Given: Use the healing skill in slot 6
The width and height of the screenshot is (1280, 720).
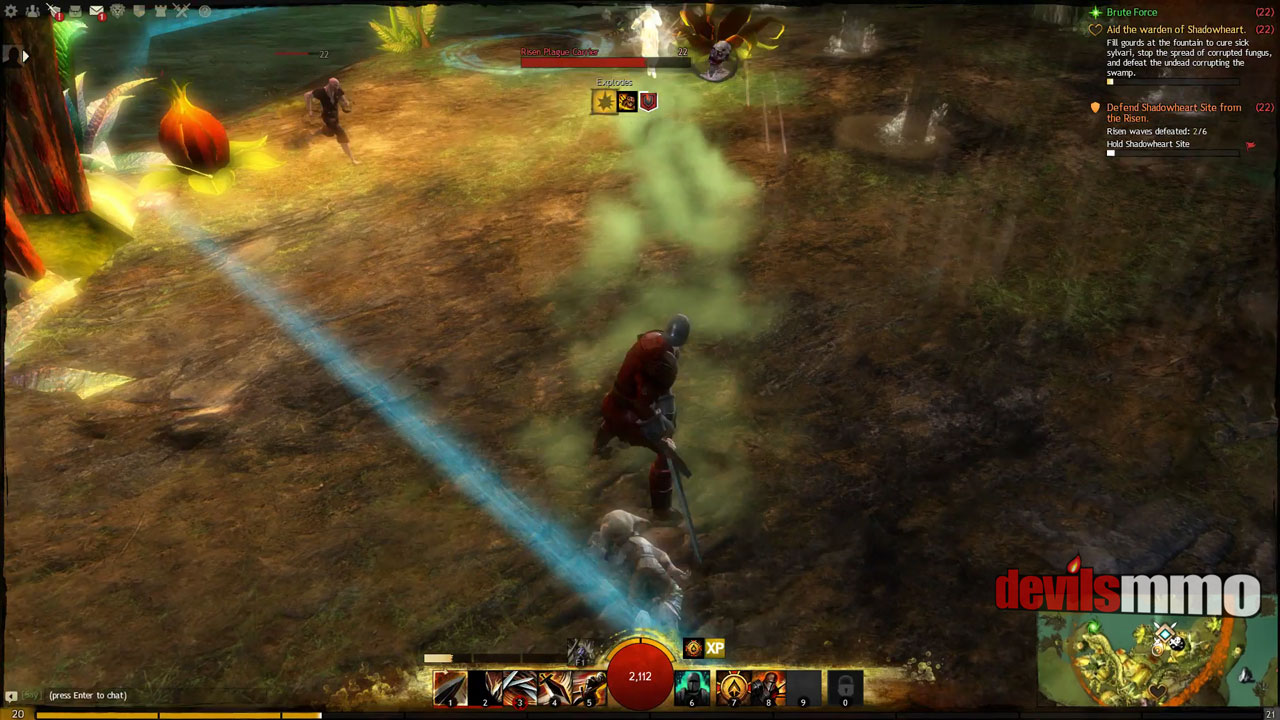Looking at the screenshot, I should 692,688.
